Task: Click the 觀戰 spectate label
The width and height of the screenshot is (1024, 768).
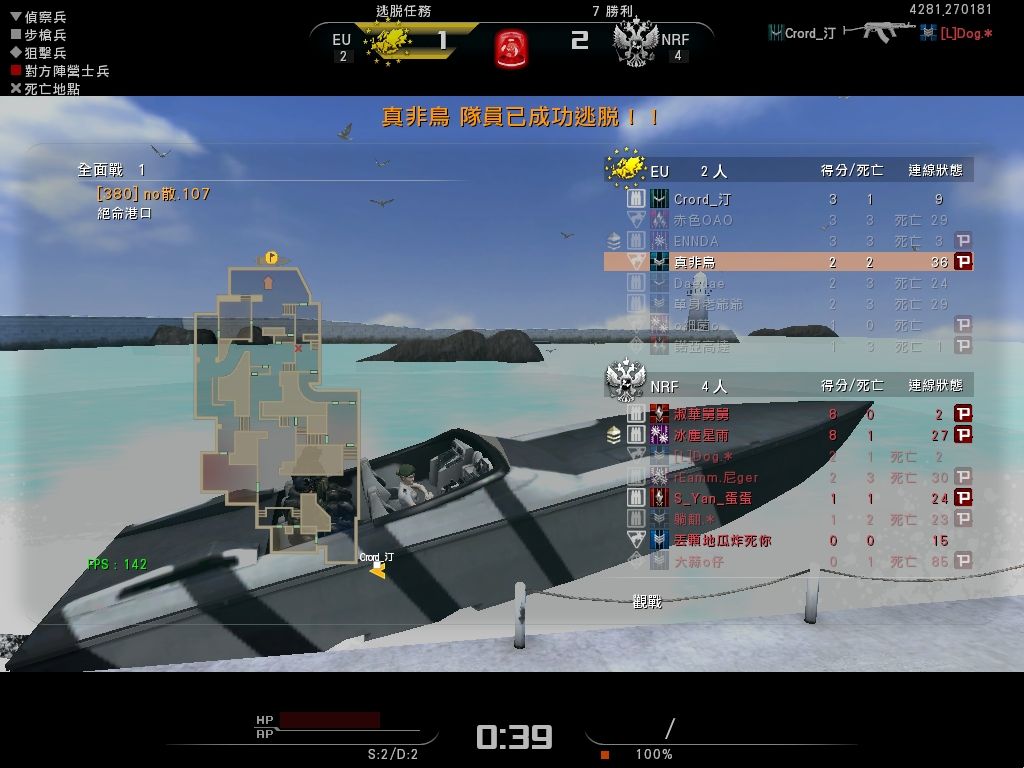Action: (x=647, y=602)
